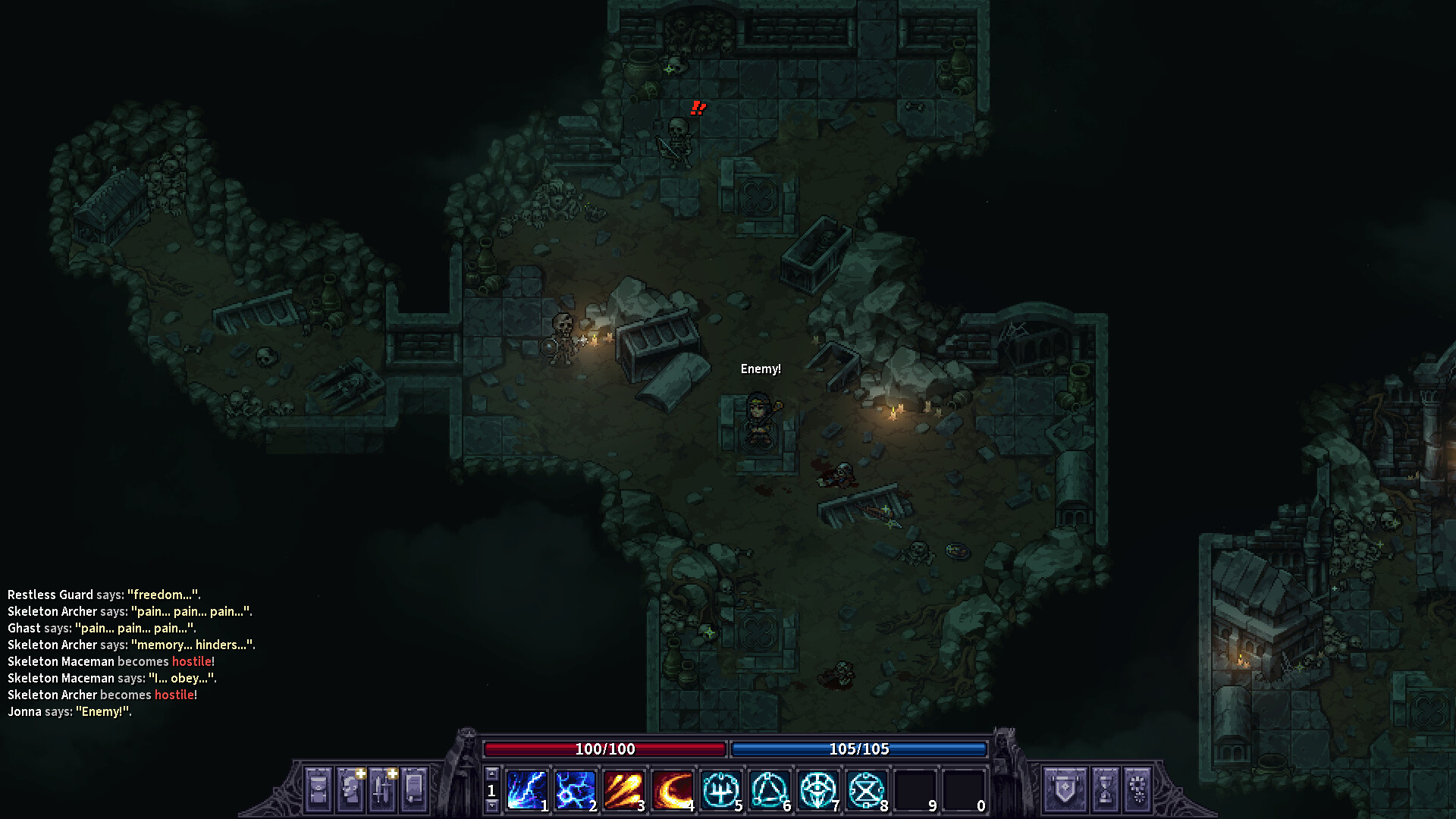Select the chain lightning skill in slot 2
The height and width of the screenshot is (819, 1456).
coord(576,790)
